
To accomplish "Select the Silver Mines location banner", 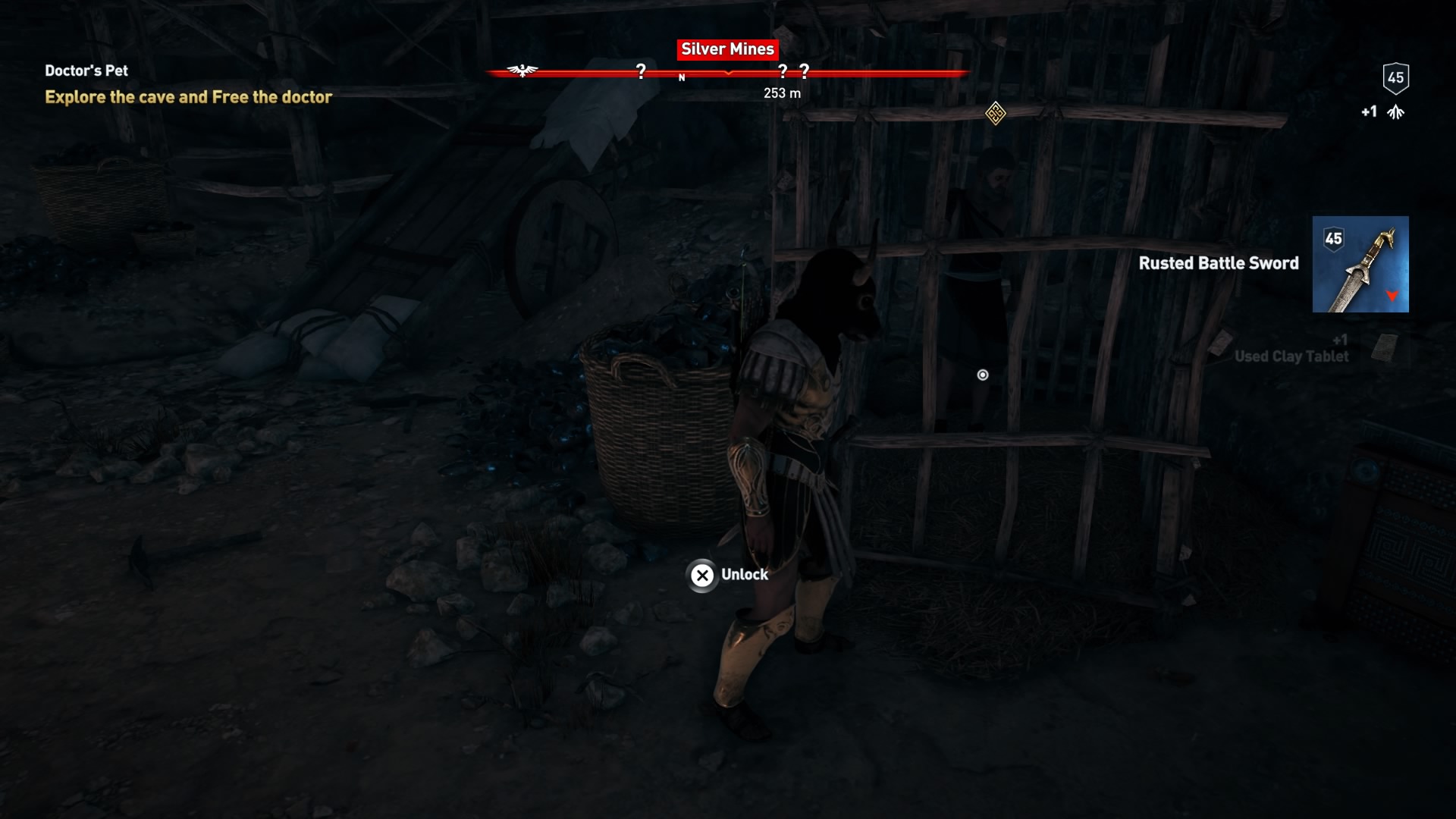I will [726, 50].
